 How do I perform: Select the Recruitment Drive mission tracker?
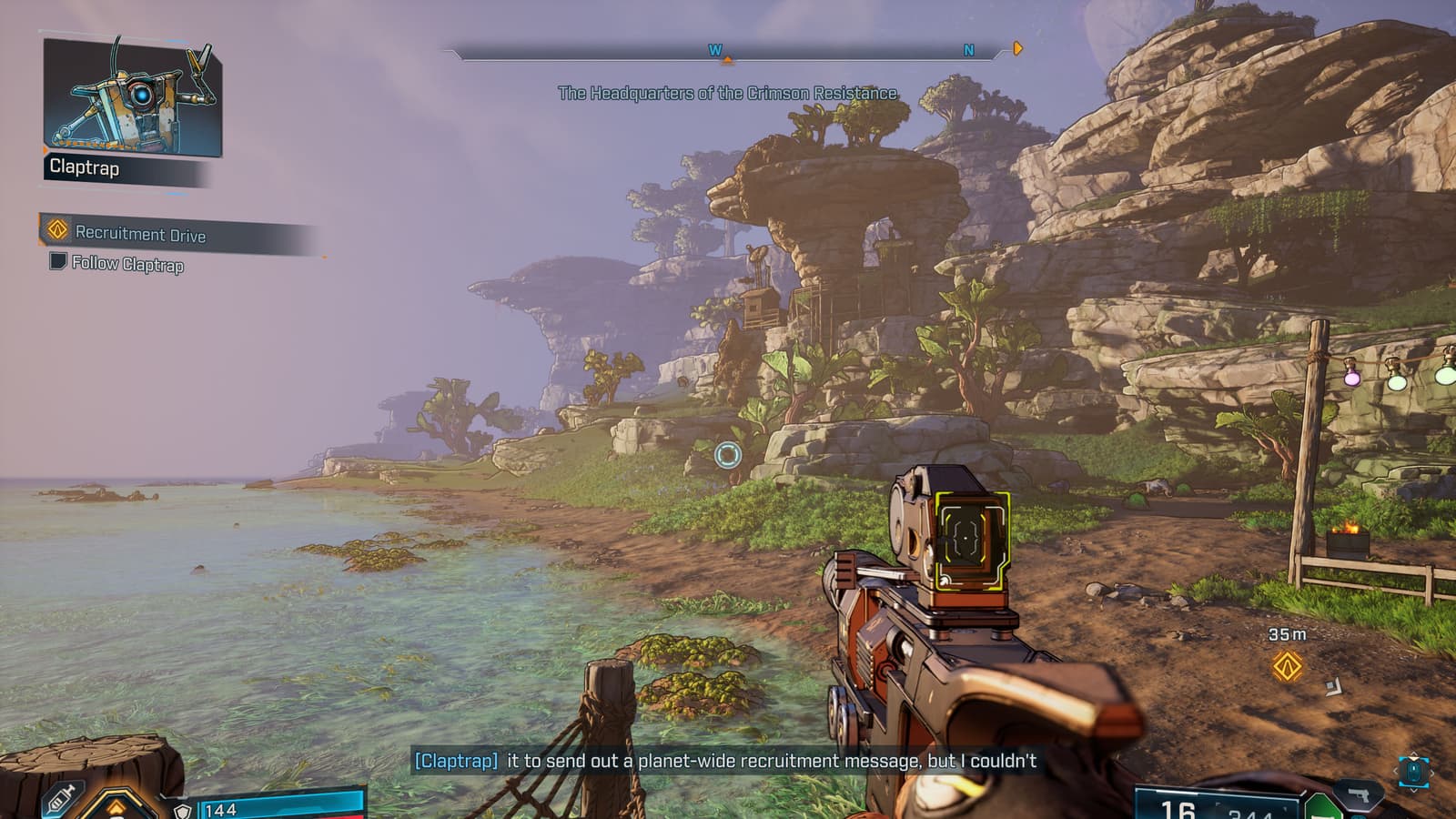(x=140, y=234)
